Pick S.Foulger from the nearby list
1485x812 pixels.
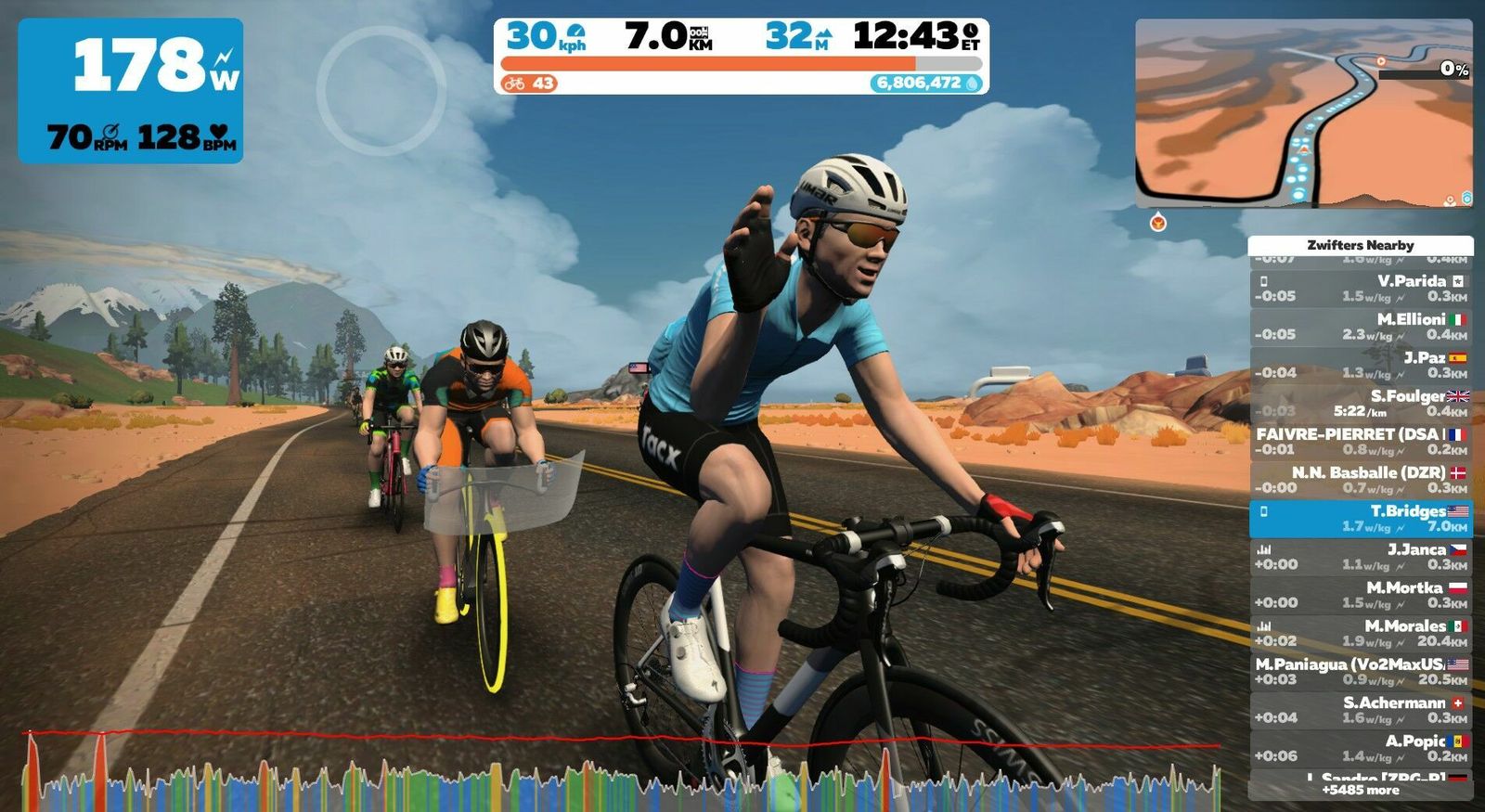[x=1361, y=404]
